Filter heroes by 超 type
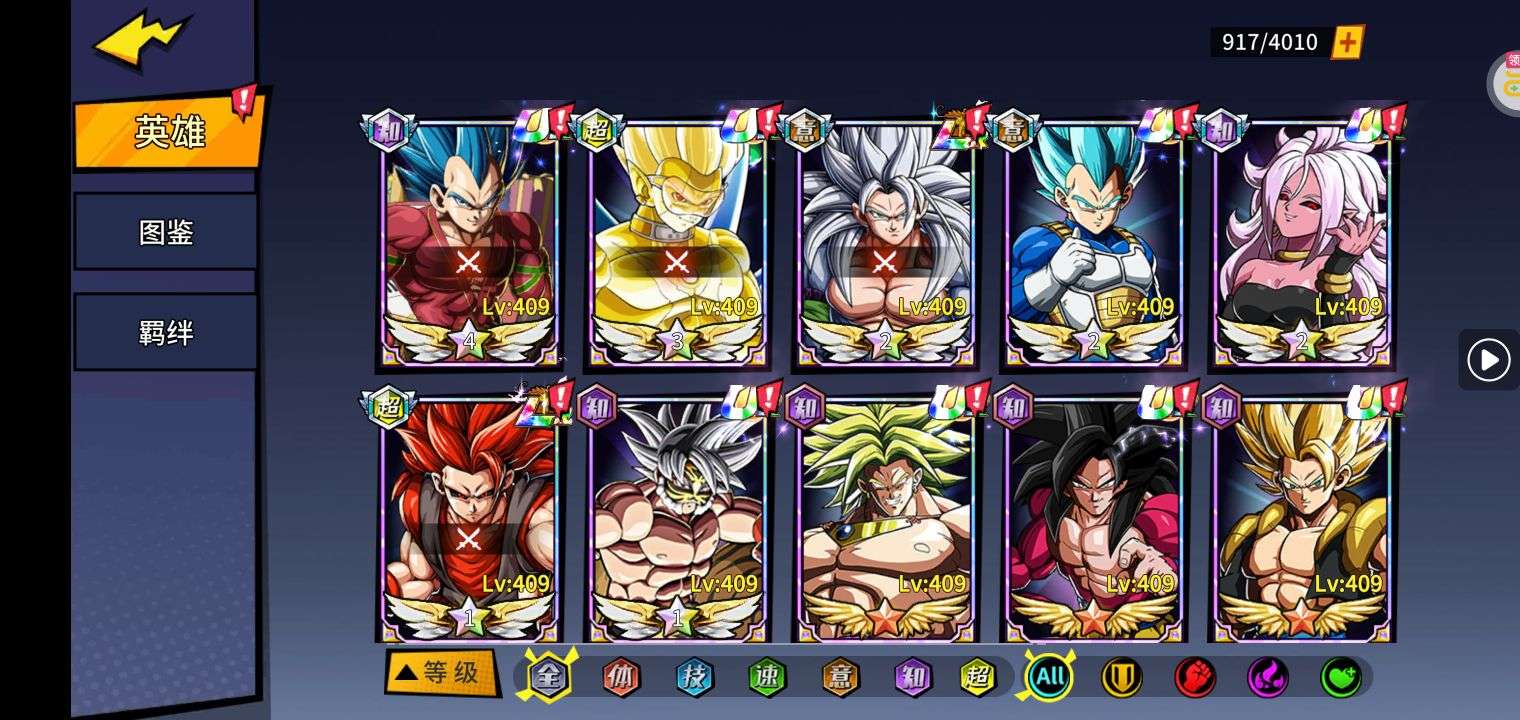Viewport: 1520px width, 720px height. [x=977, y=678]
